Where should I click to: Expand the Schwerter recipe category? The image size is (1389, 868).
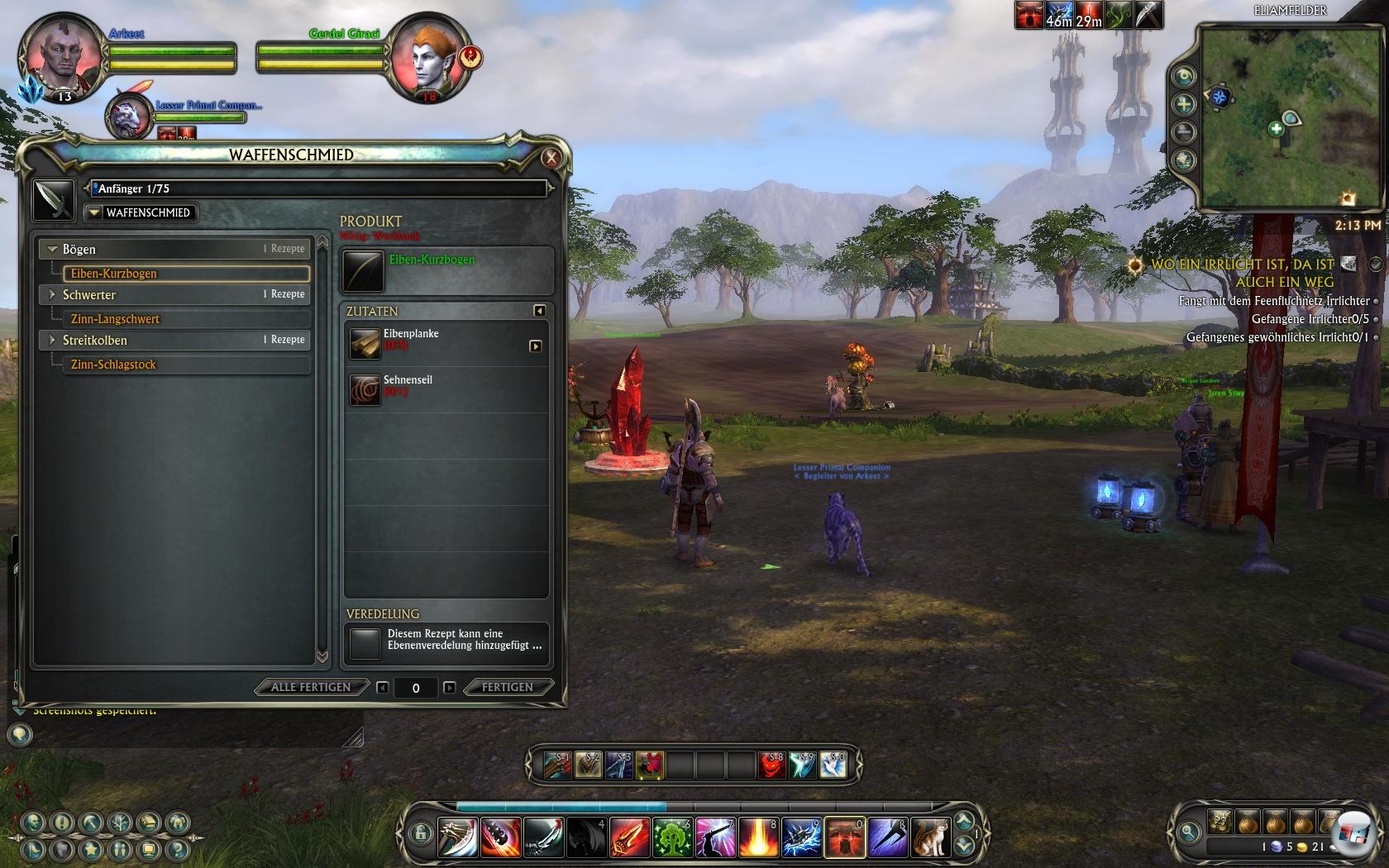[53, 294]
